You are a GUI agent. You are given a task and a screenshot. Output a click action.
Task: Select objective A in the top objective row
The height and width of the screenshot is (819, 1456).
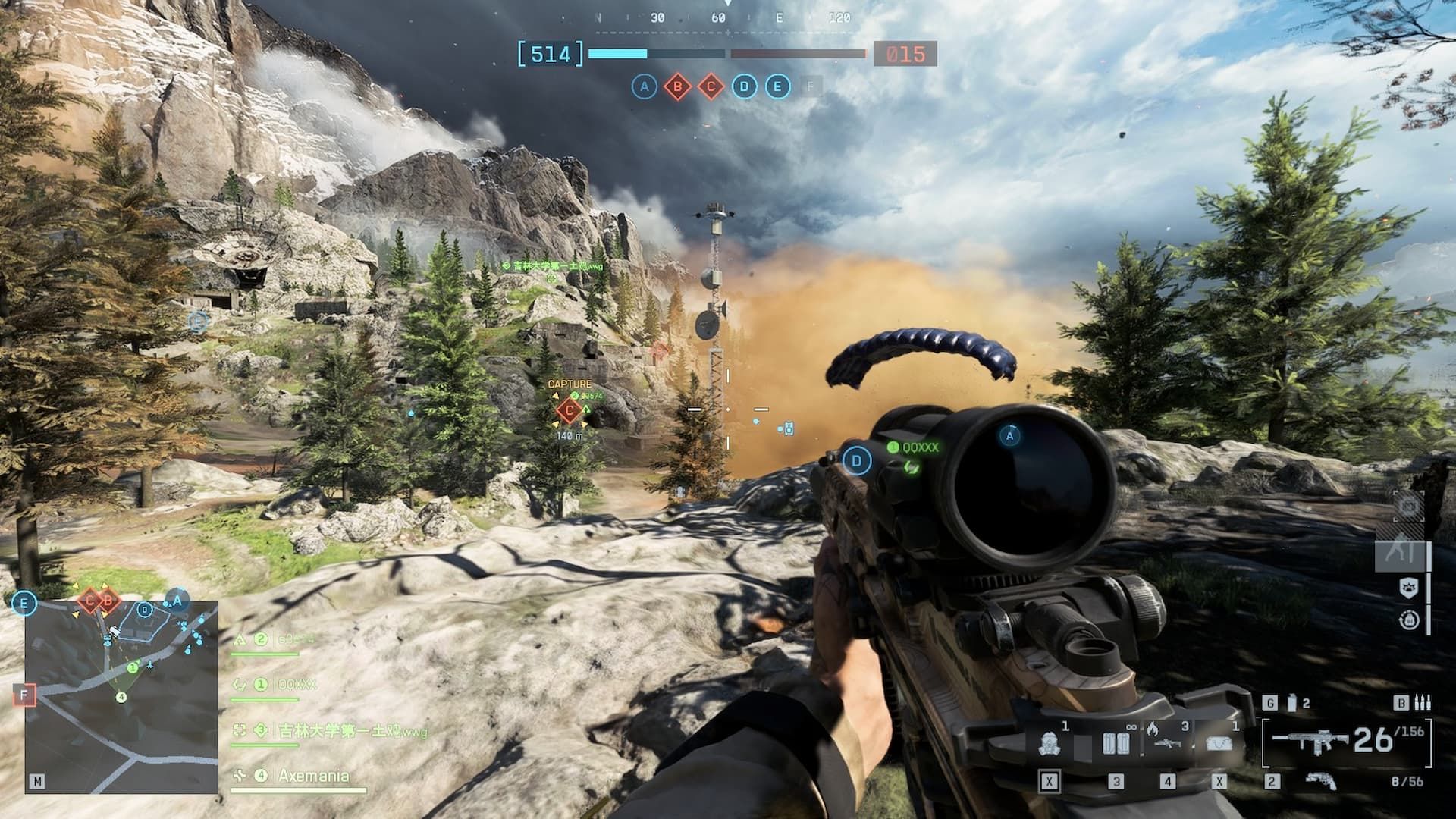(644, 87)
